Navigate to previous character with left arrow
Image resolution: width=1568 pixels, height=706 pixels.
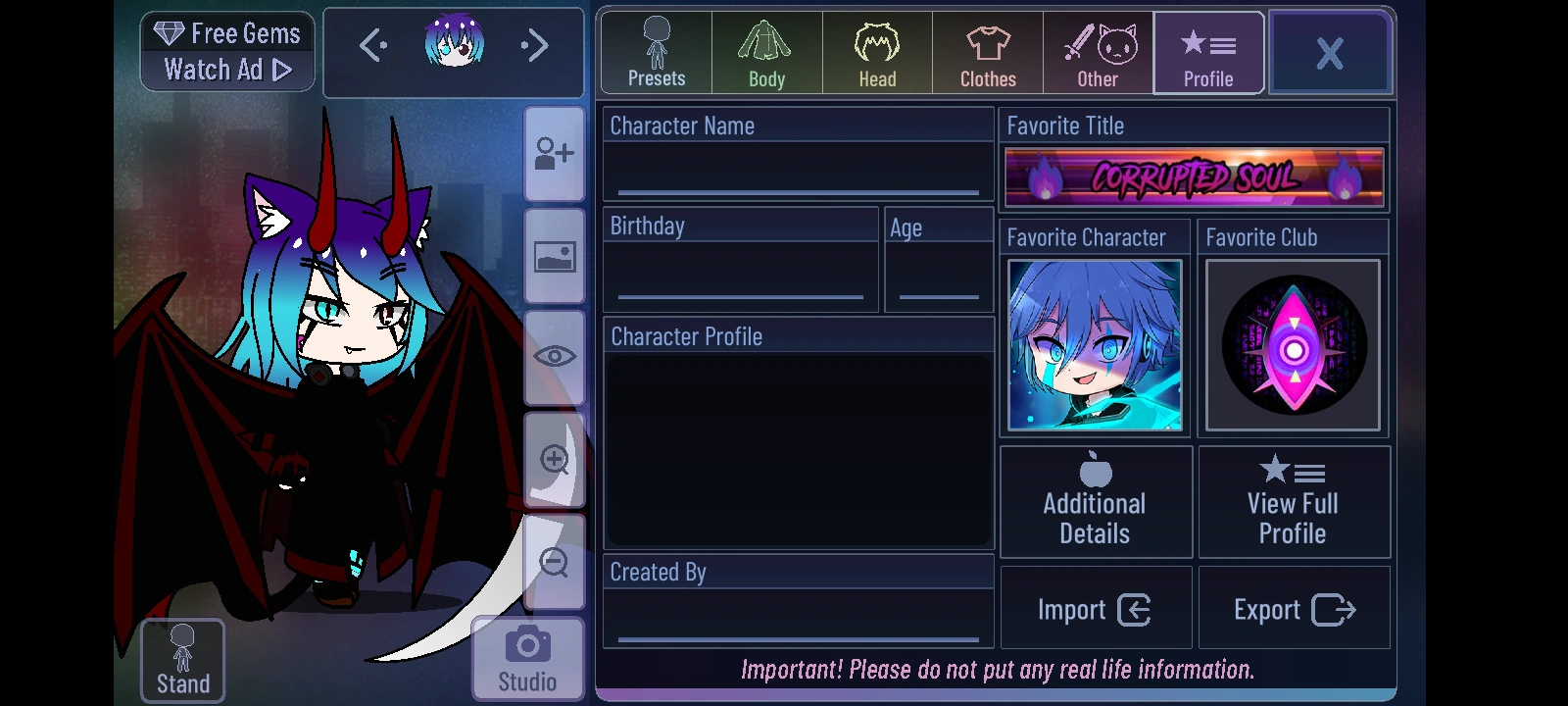tap(371, 46)
